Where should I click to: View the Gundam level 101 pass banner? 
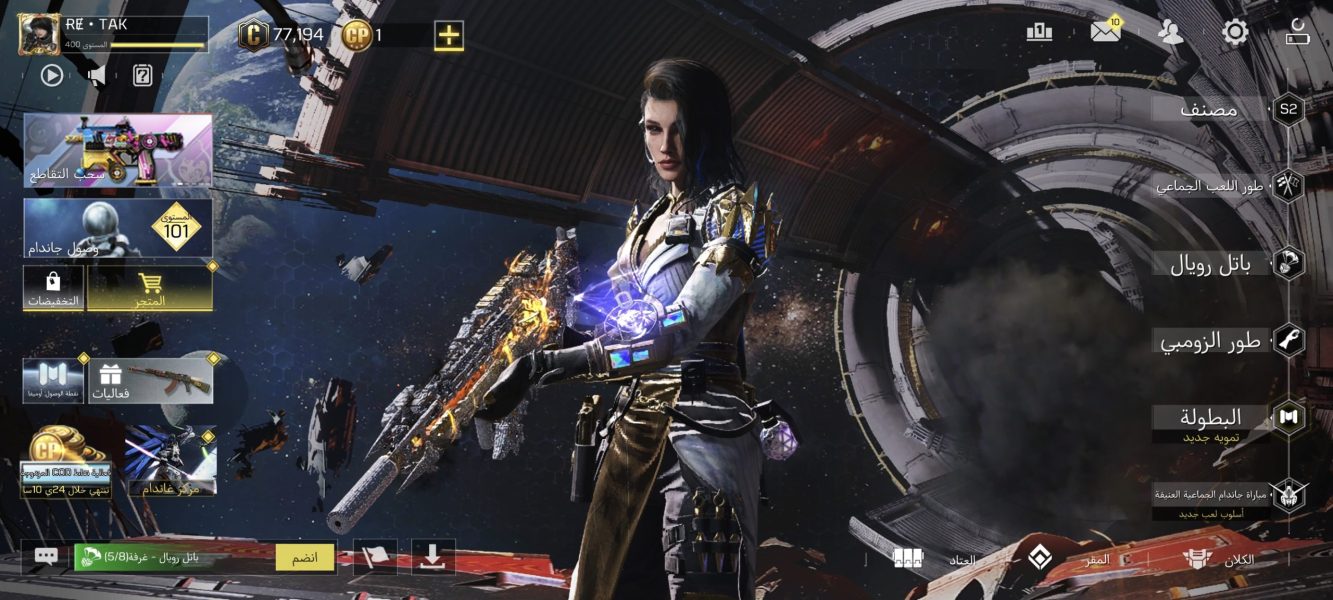click(117, 227)
